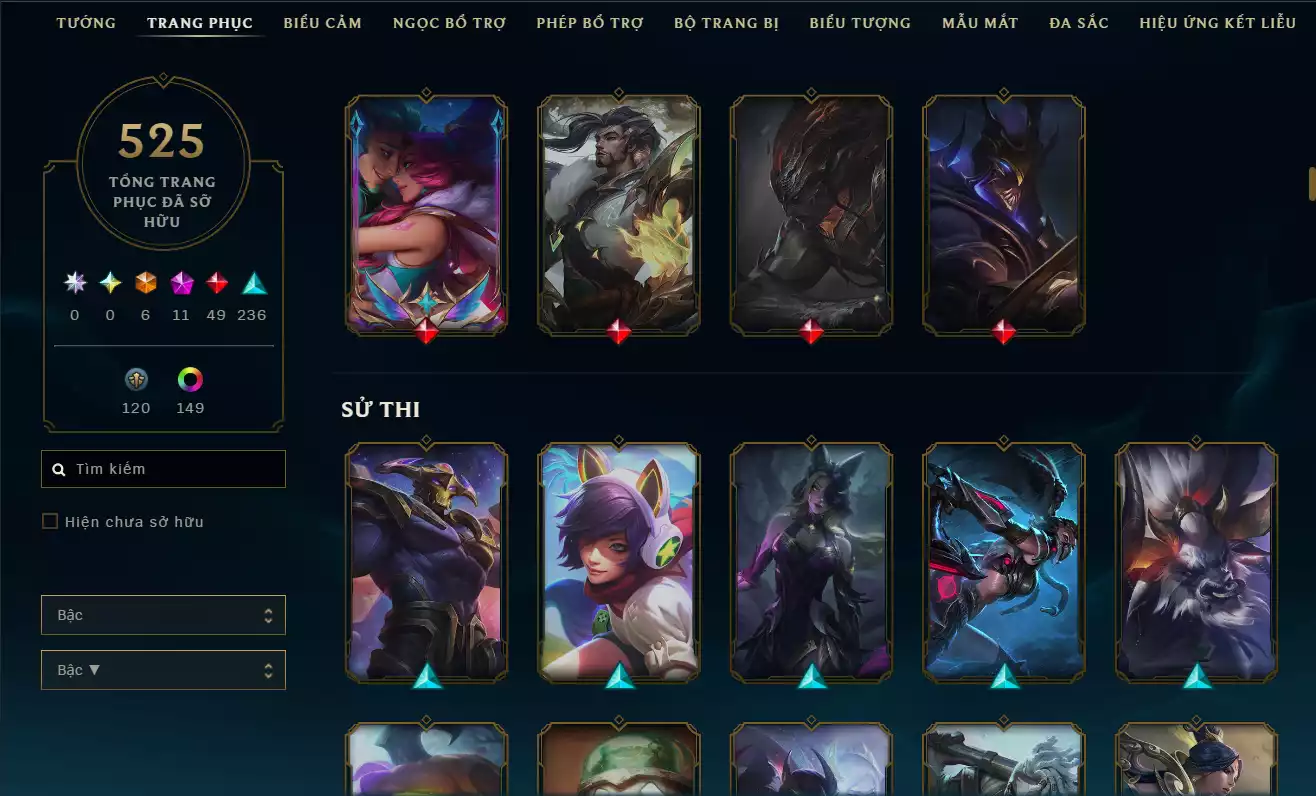Click the teal triangle rarity icon showing 236
Screen dimensions: 1316x796
251,283
